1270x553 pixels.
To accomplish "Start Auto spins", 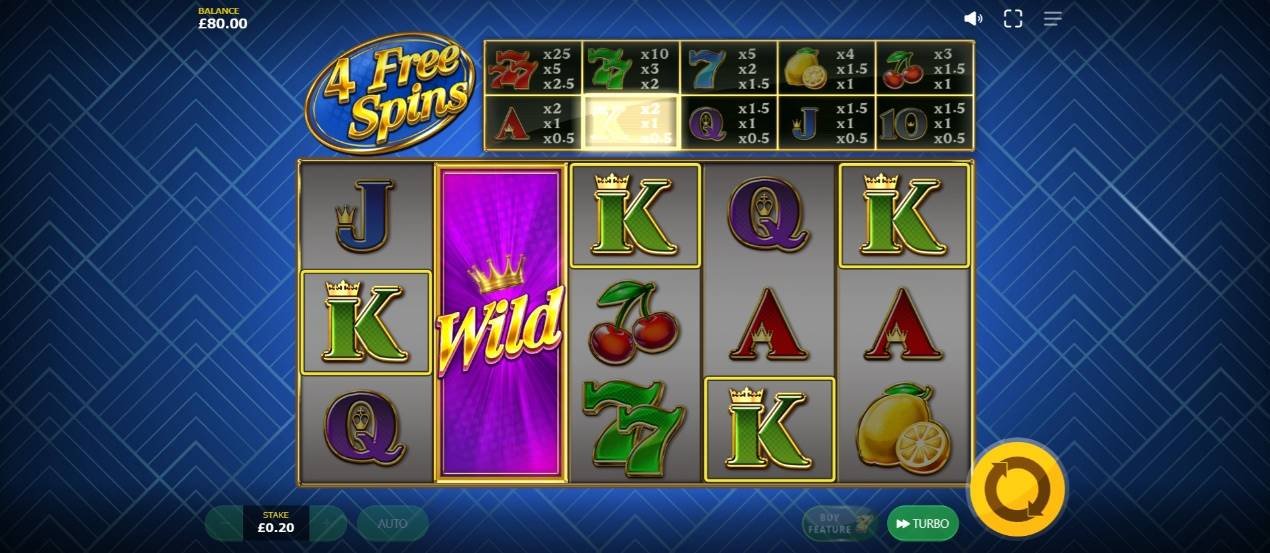I will tap(392, 523).
